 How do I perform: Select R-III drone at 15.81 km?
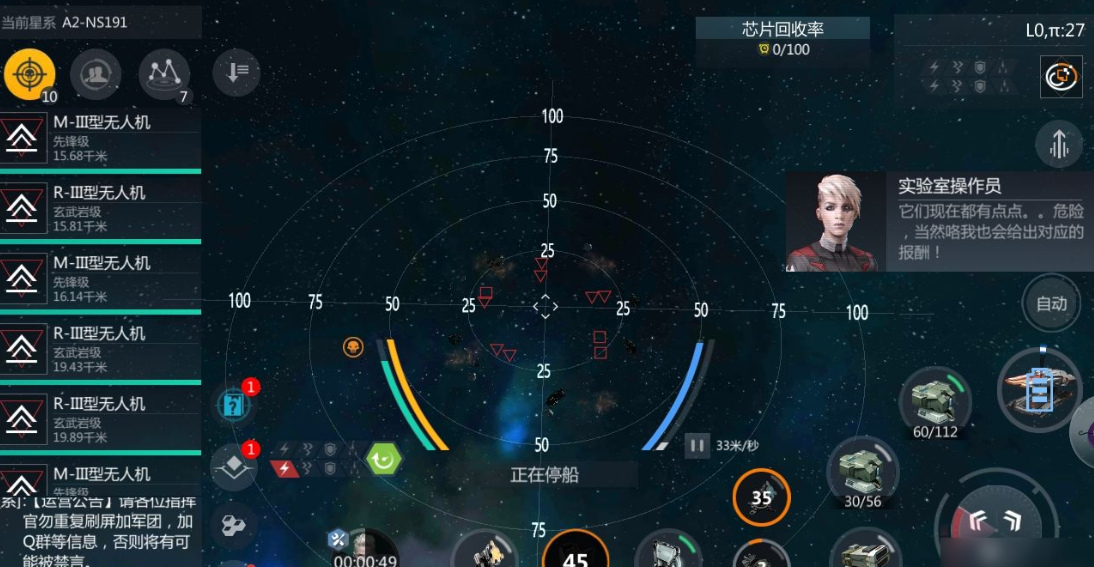tap(100, 208)
